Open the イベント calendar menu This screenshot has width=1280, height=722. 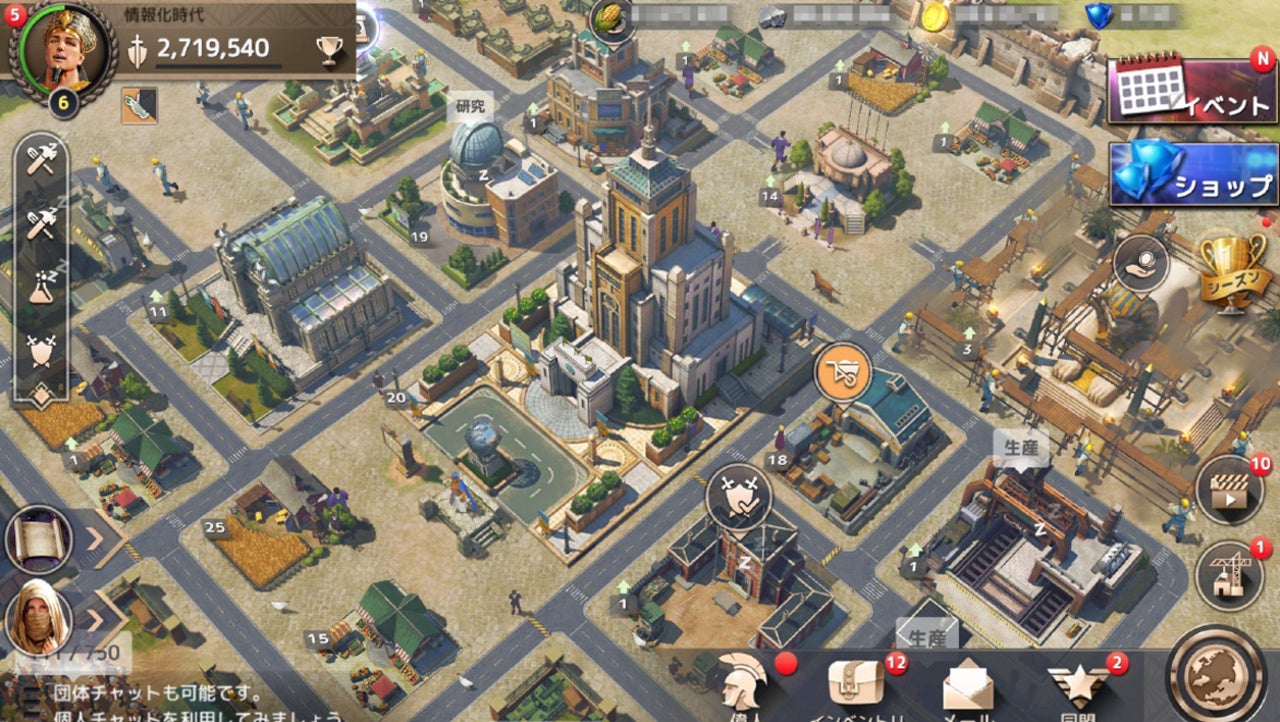[x=1192, y=91]
